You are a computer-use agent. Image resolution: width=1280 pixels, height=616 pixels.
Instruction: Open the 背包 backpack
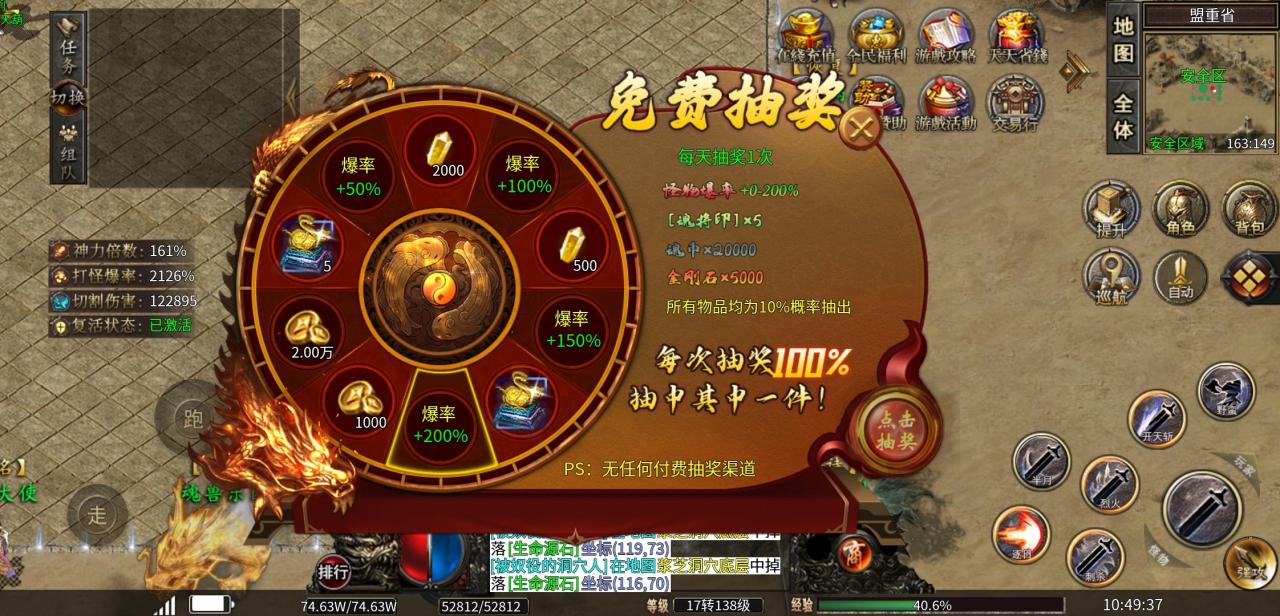click(1250, 208)
